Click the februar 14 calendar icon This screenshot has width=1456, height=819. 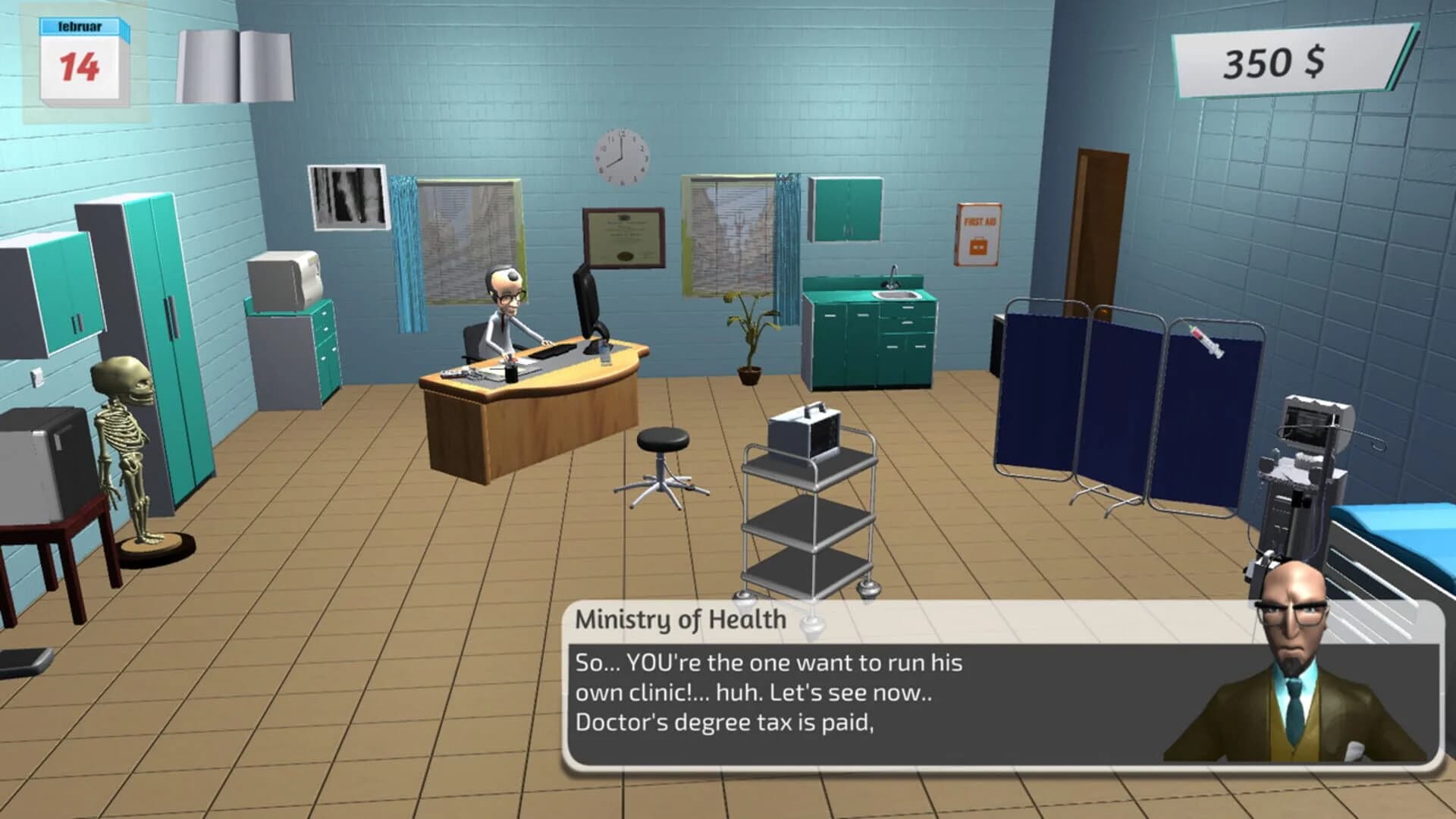click(x=80, y=53)
